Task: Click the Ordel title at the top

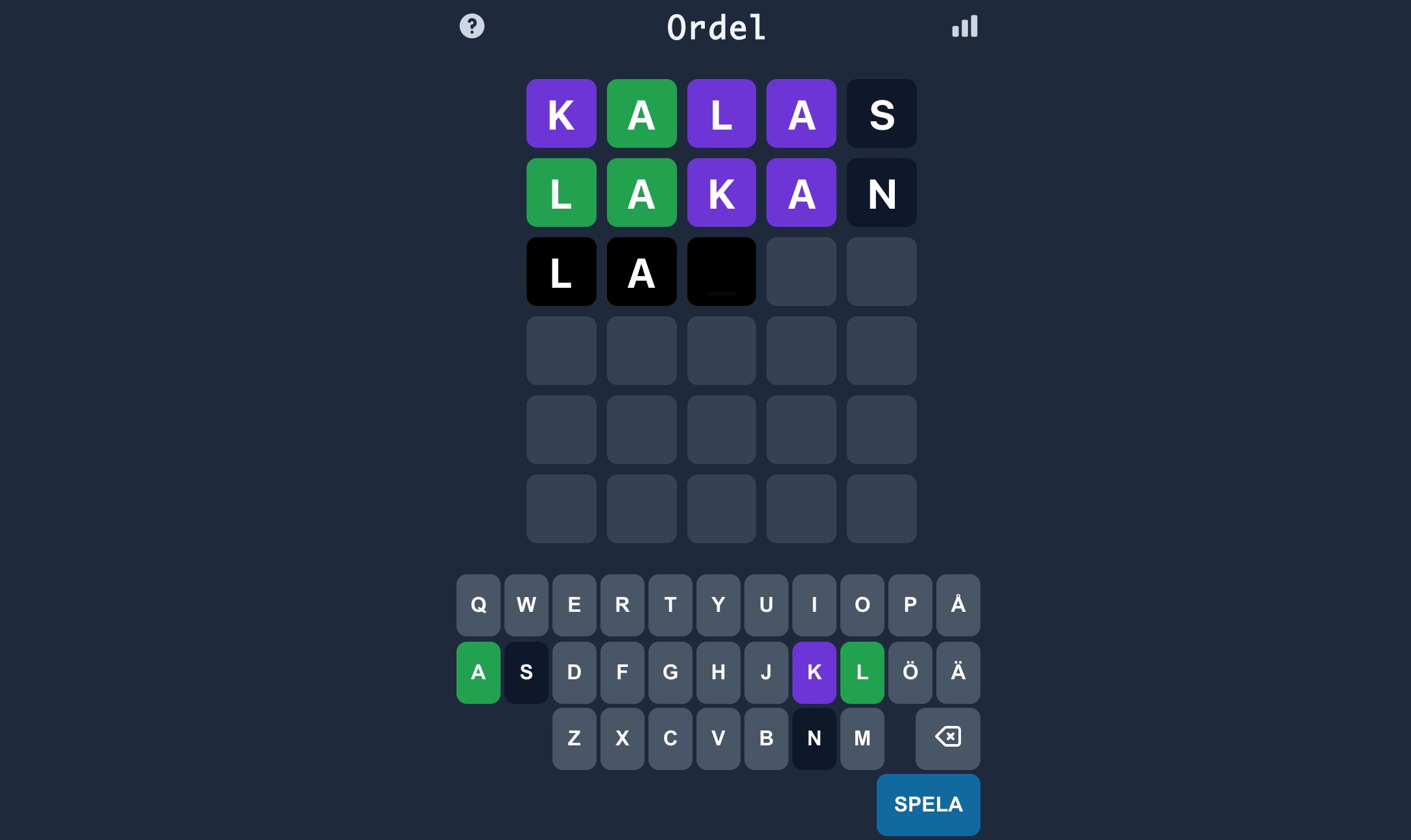Action: tap(715, 28)
